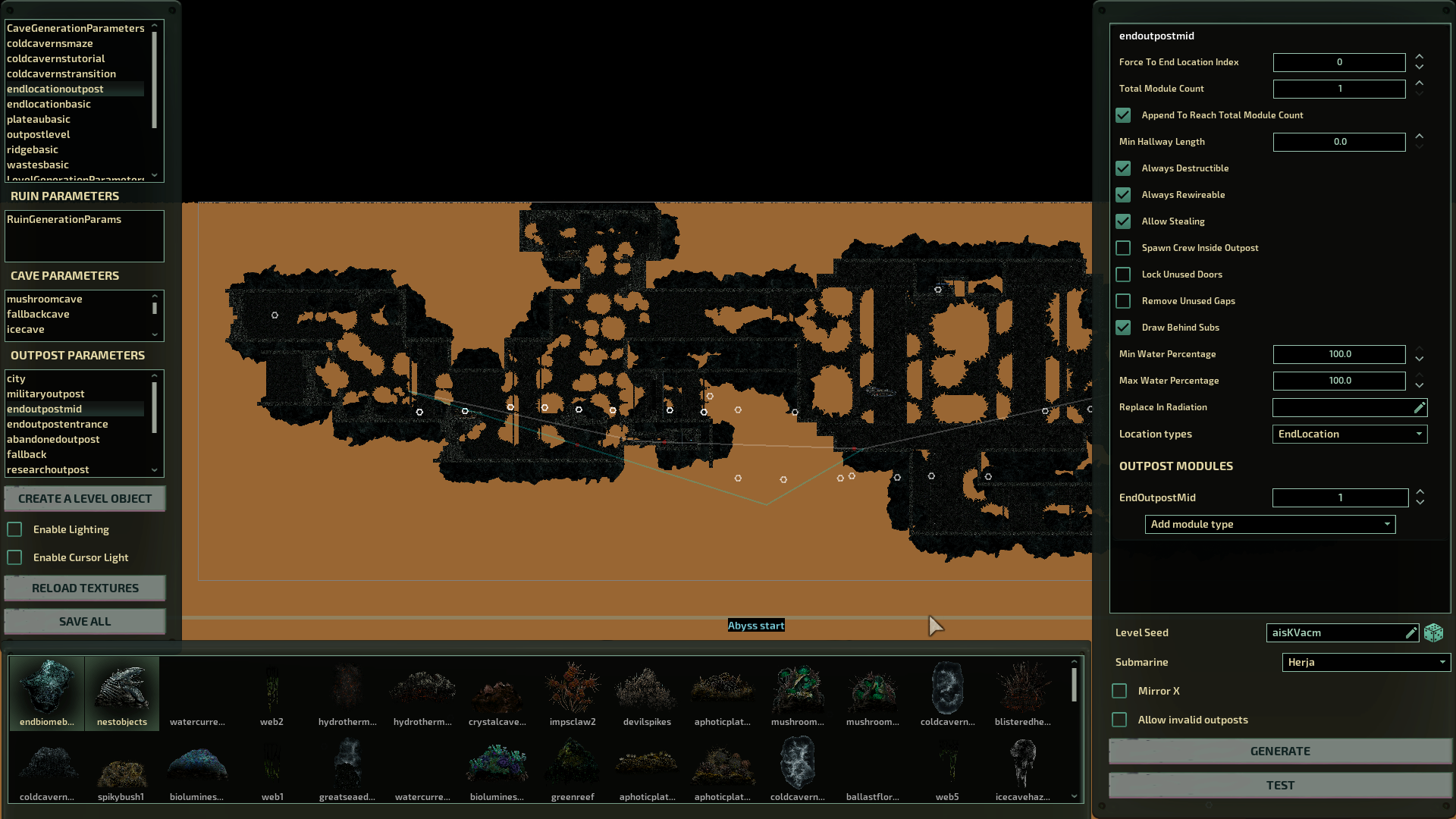1456x819 pixels.
Task: Uncheck Always Destructible
Action: (1123, 168)
